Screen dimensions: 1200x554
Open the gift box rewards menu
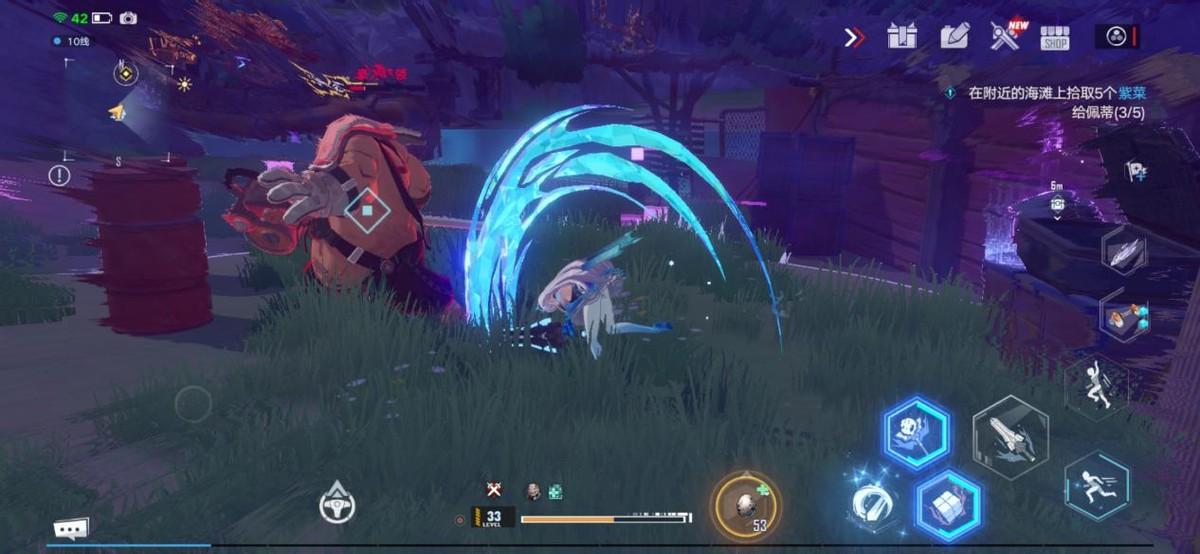click(x=902, y=37)
